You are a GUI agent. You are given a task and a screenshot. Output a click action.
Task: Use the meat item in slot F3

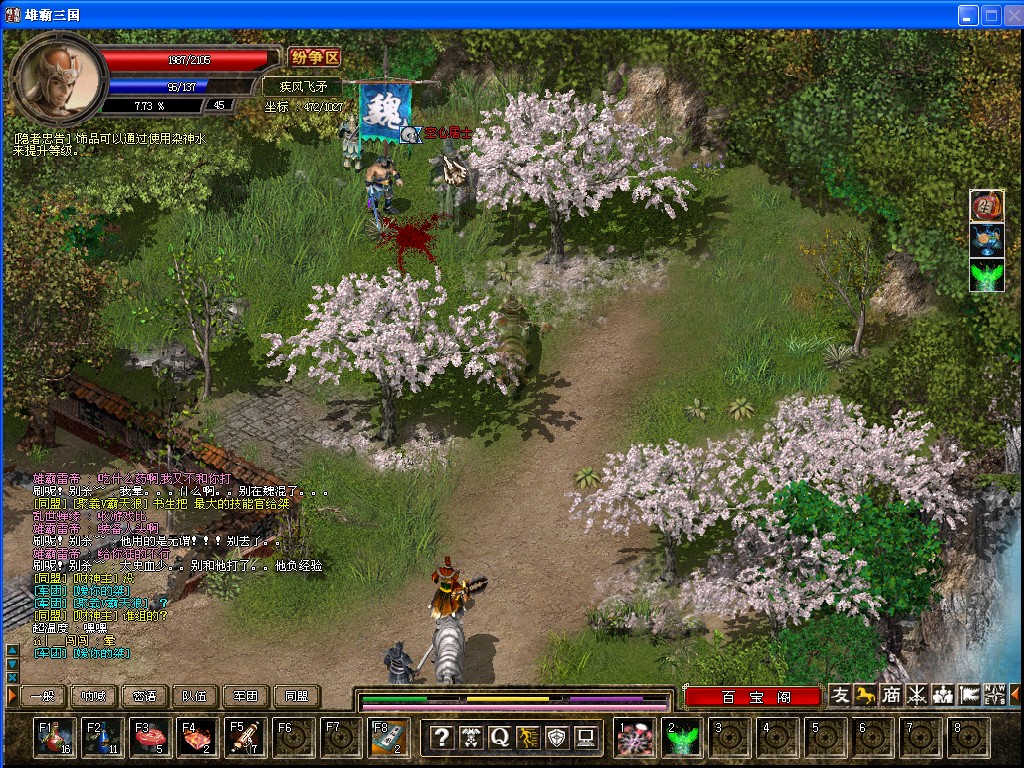click(x=151, y=738)
